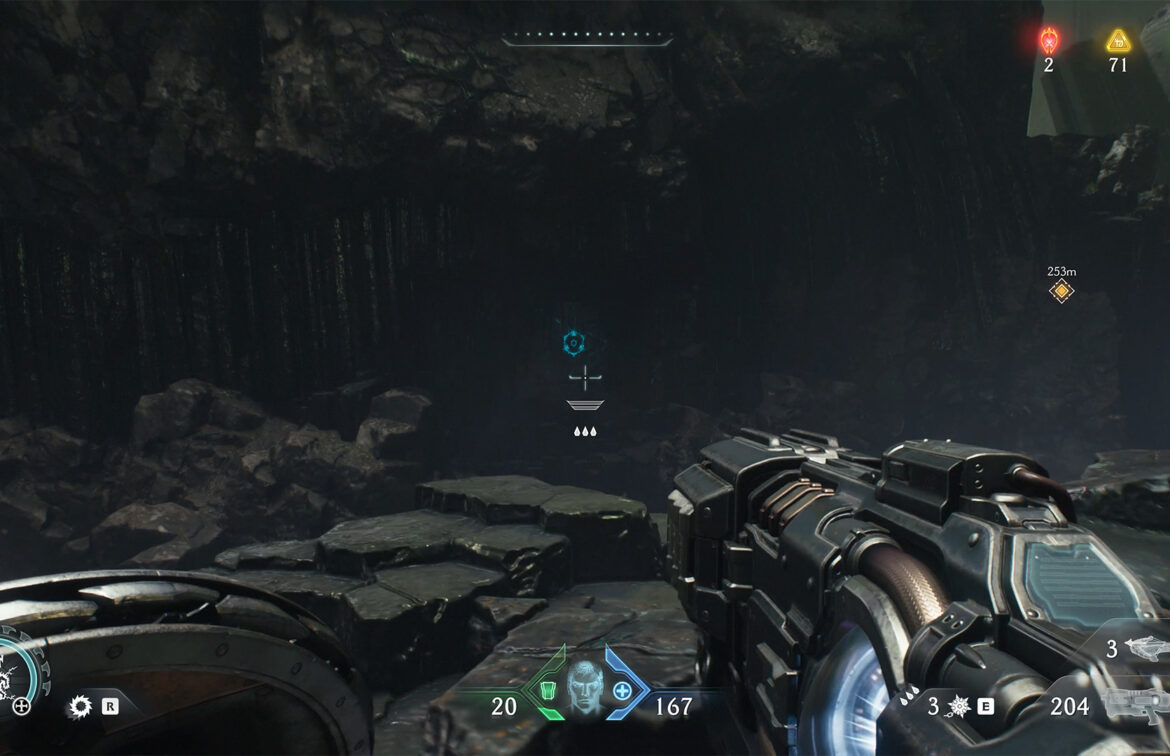The height and width of the screenshot is (756, 1170).
Task: Activate the spiked shield saw icon
Action: [79, 707]
